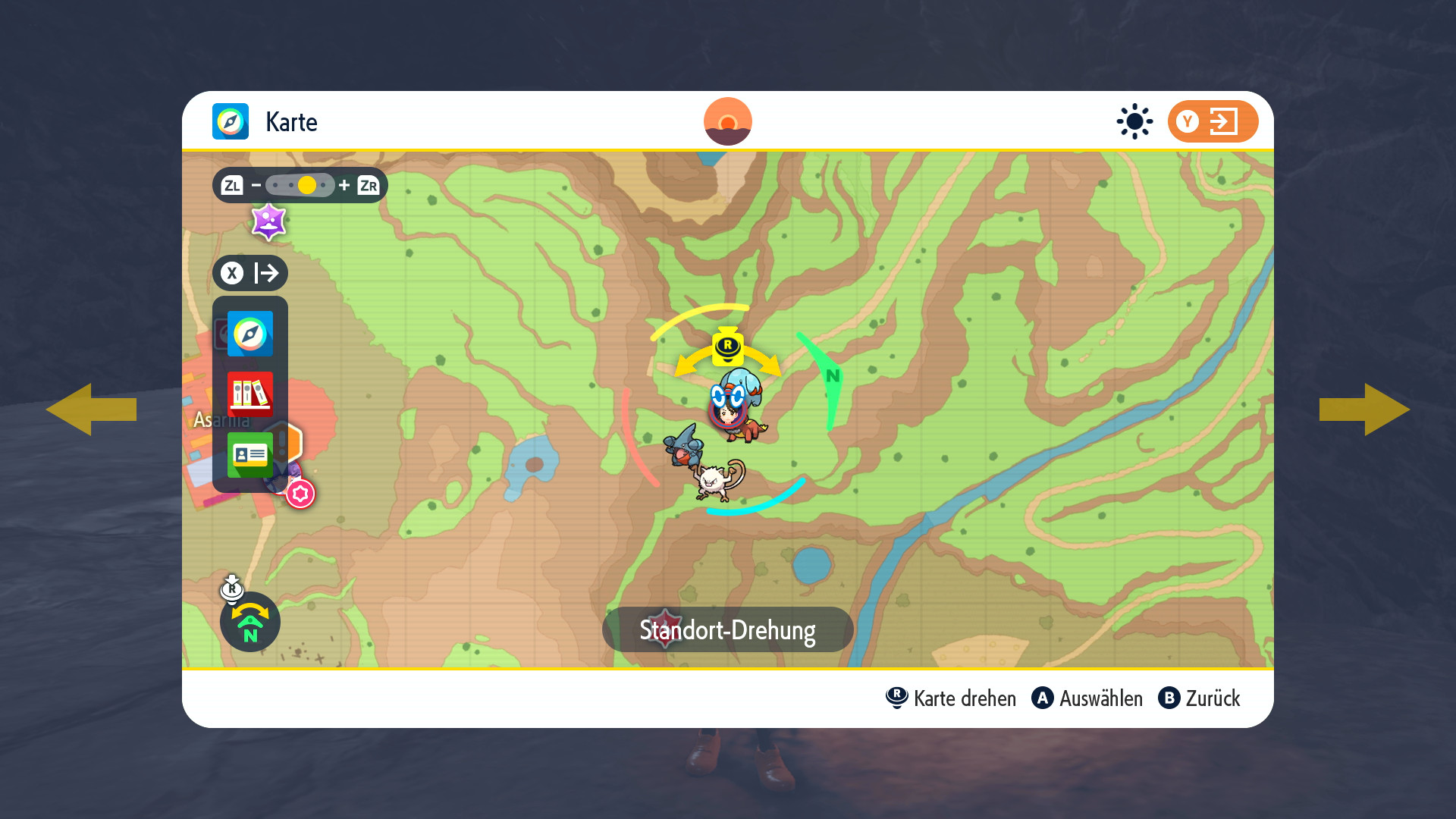The height and width of the screenshot is (819, 1456).
Task: Toggle the north-lock compass button
Action: [250, 622]
